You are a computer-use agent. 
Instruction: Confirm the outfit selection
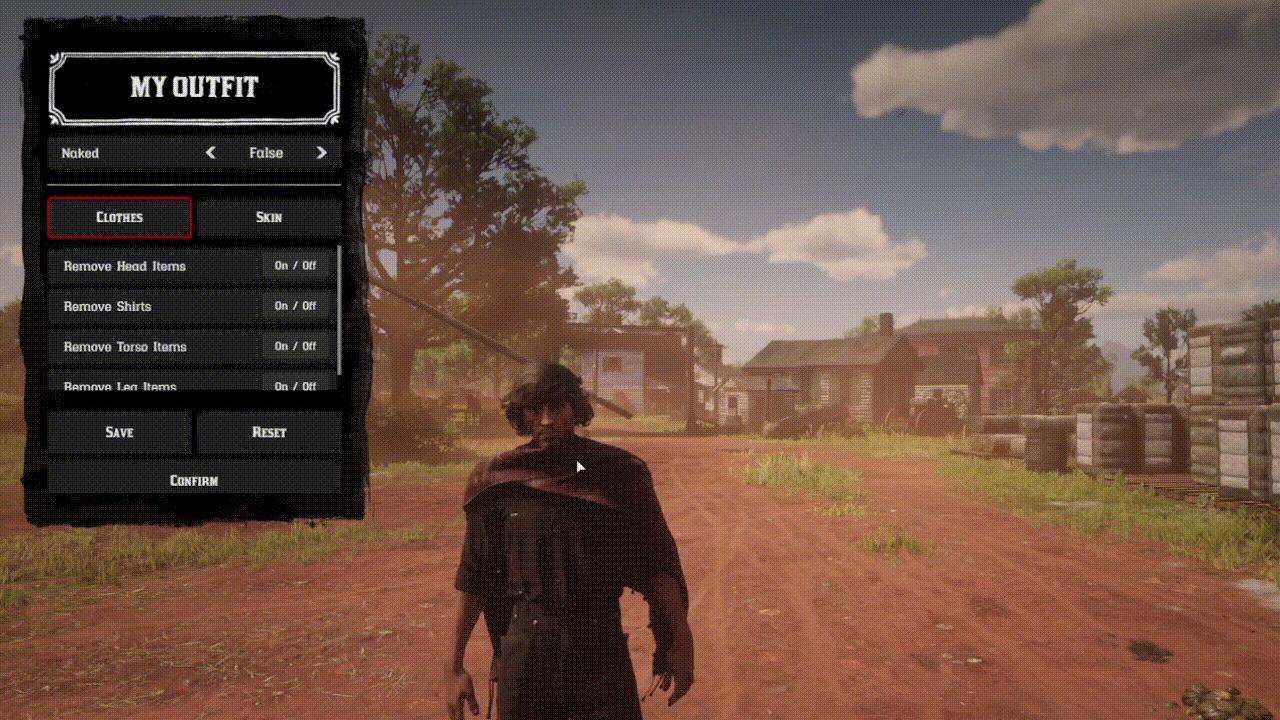tap(194, 480)
